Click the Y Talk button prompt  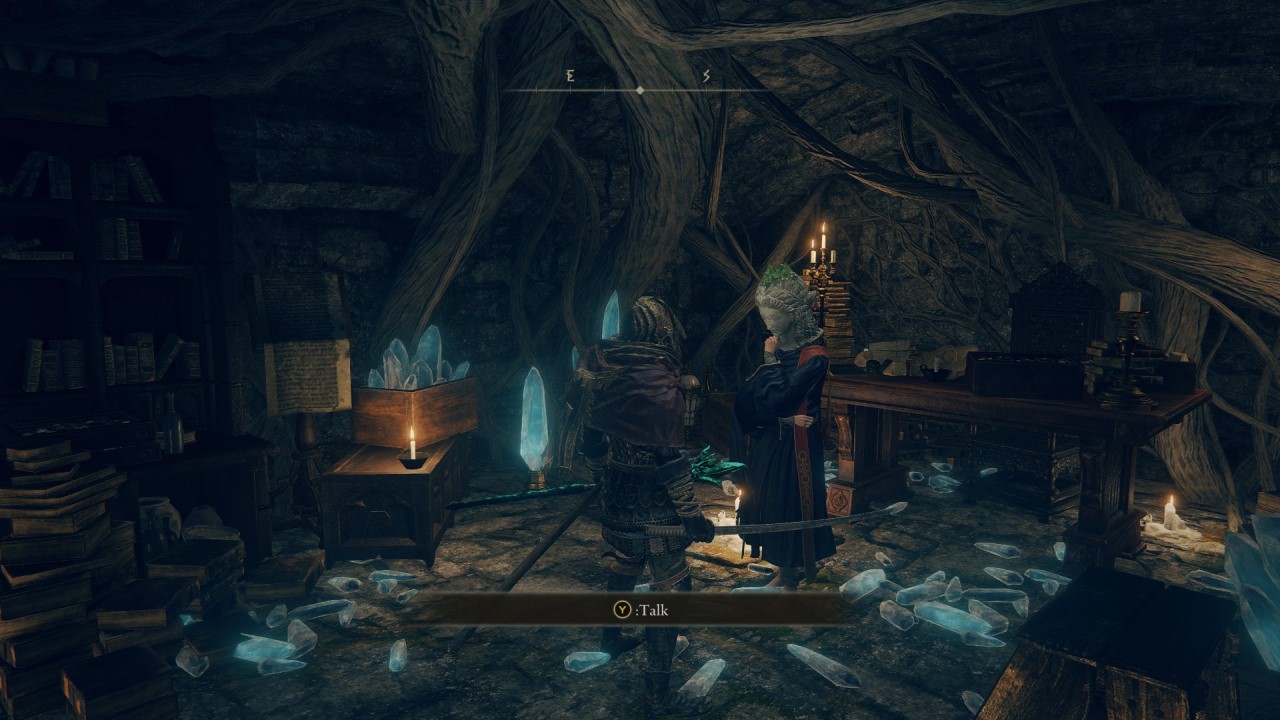pos(640,608)
